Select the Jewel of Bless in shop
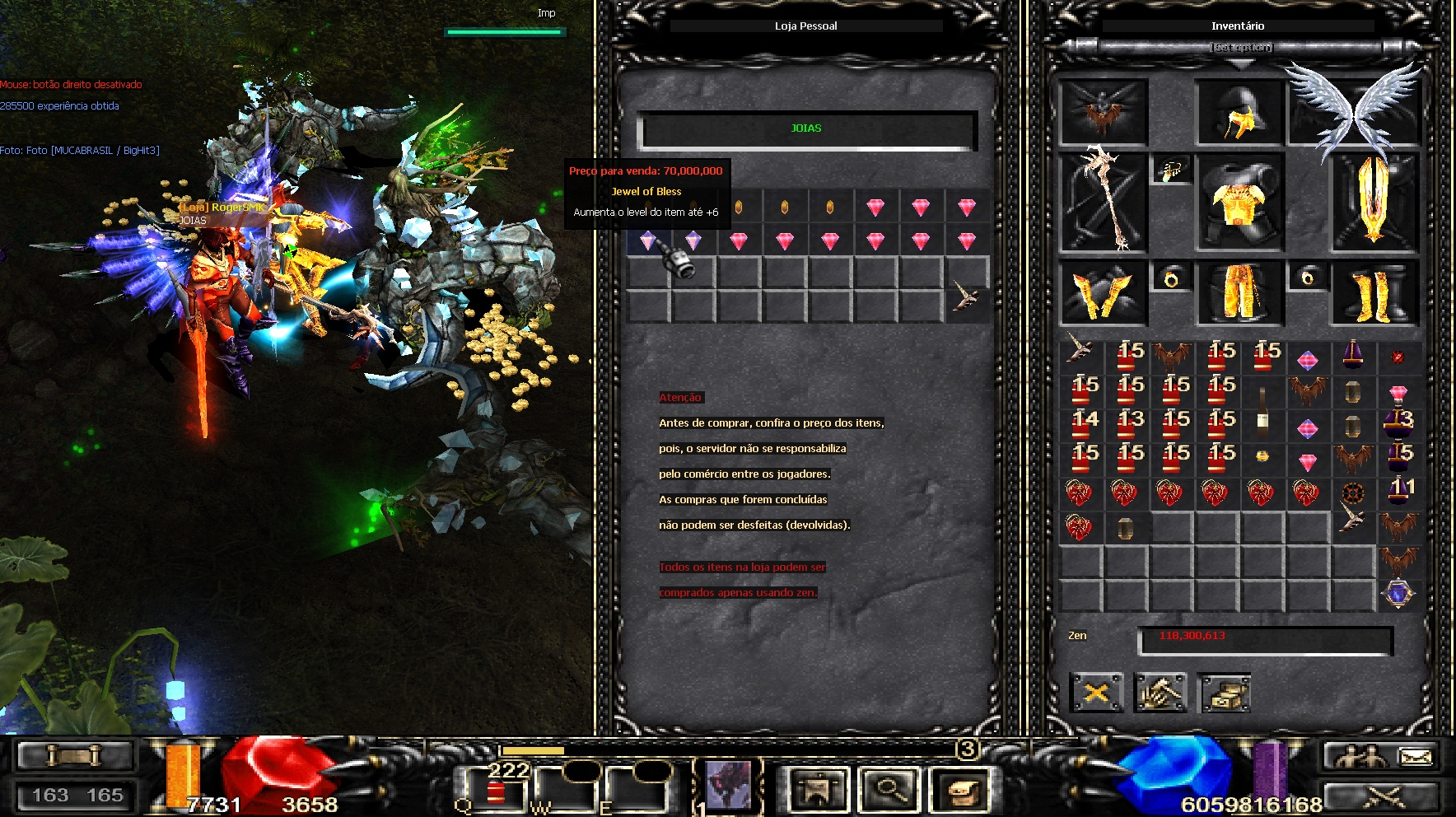This screenshot has width=1456, height=817. tap(648, 240)
